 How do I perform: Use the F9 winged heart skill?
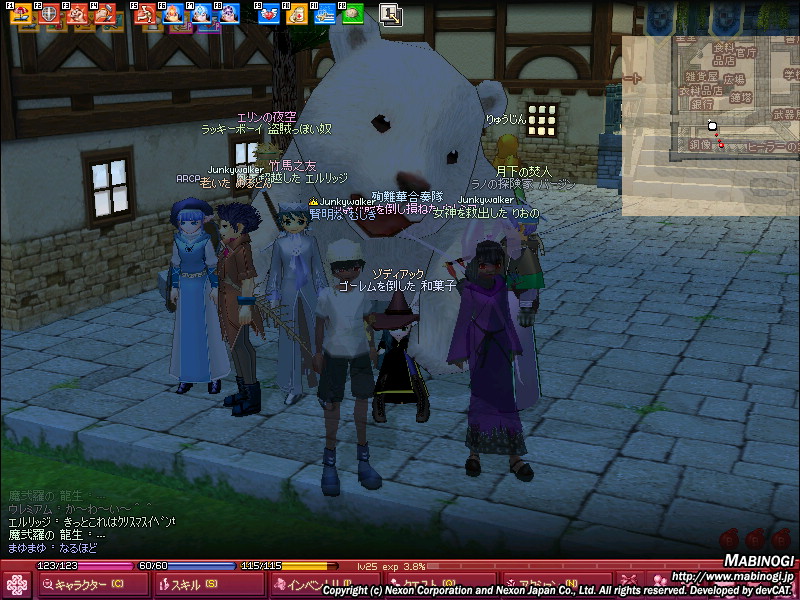[268, 14]
